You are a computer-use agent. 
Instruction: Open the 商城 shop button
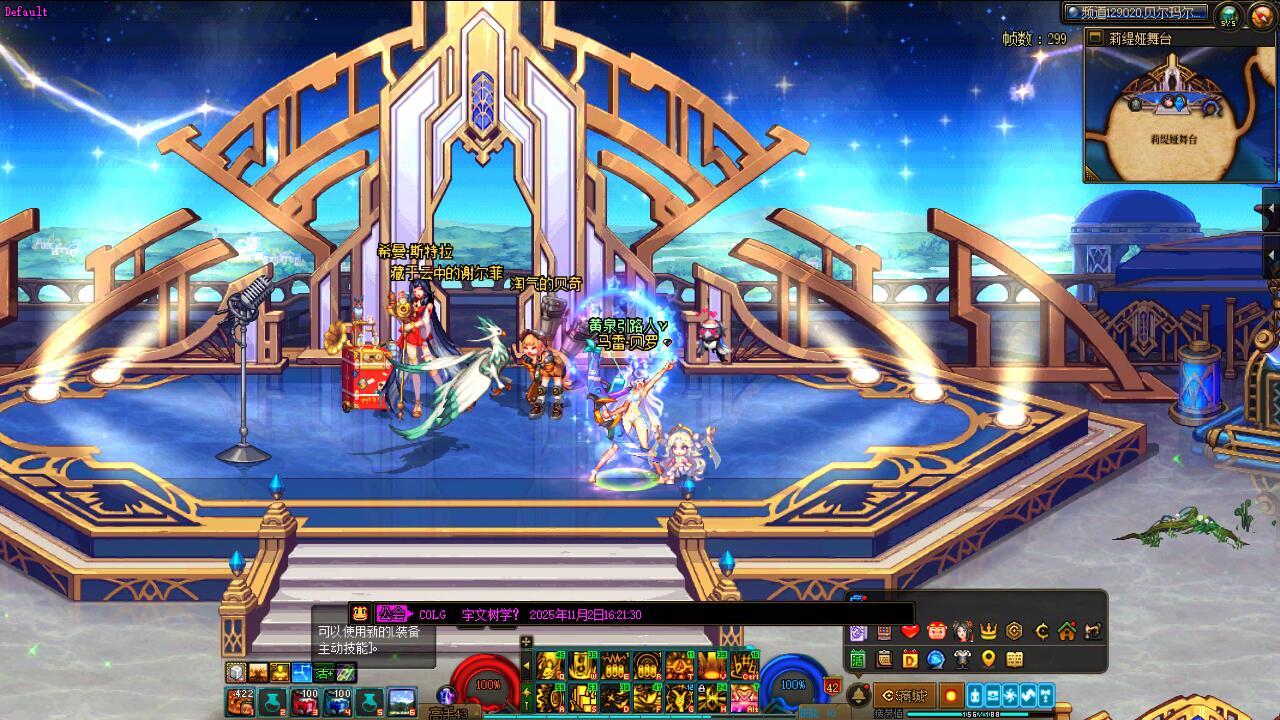tap(903, 695)
